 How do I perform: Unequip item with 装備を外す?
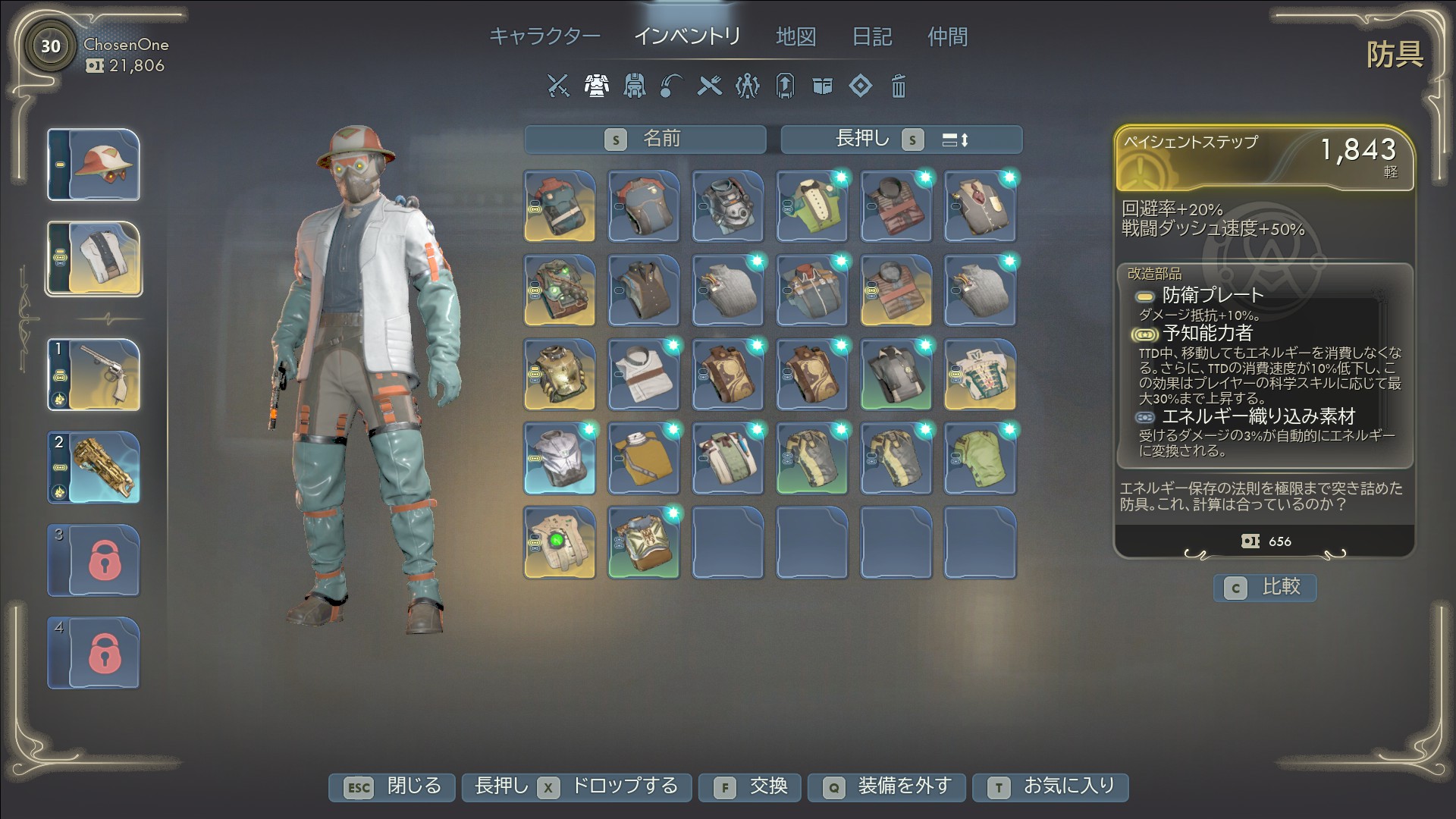pyautogui.click(x=886, y=787)
